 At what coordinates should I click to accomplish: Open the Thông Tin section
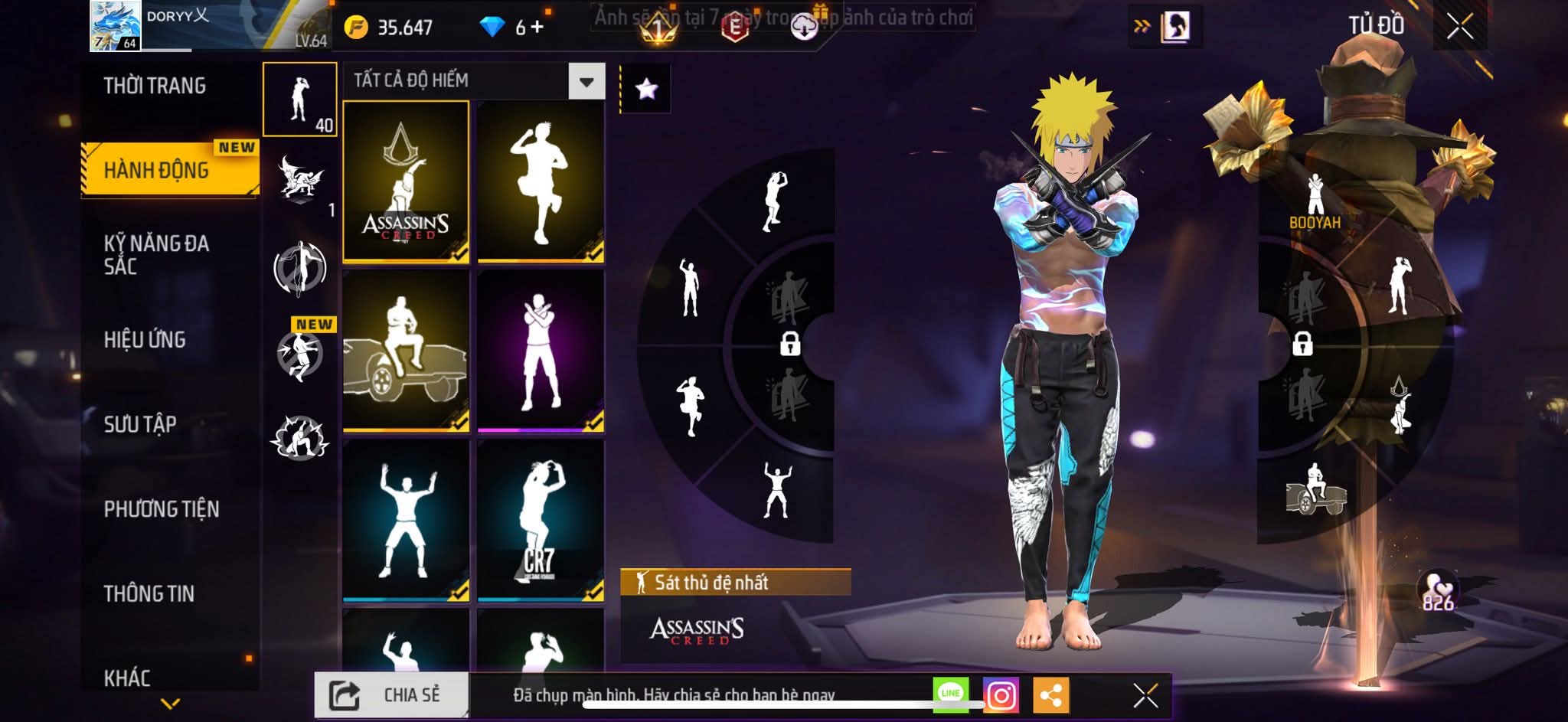(x=149, y=593)
